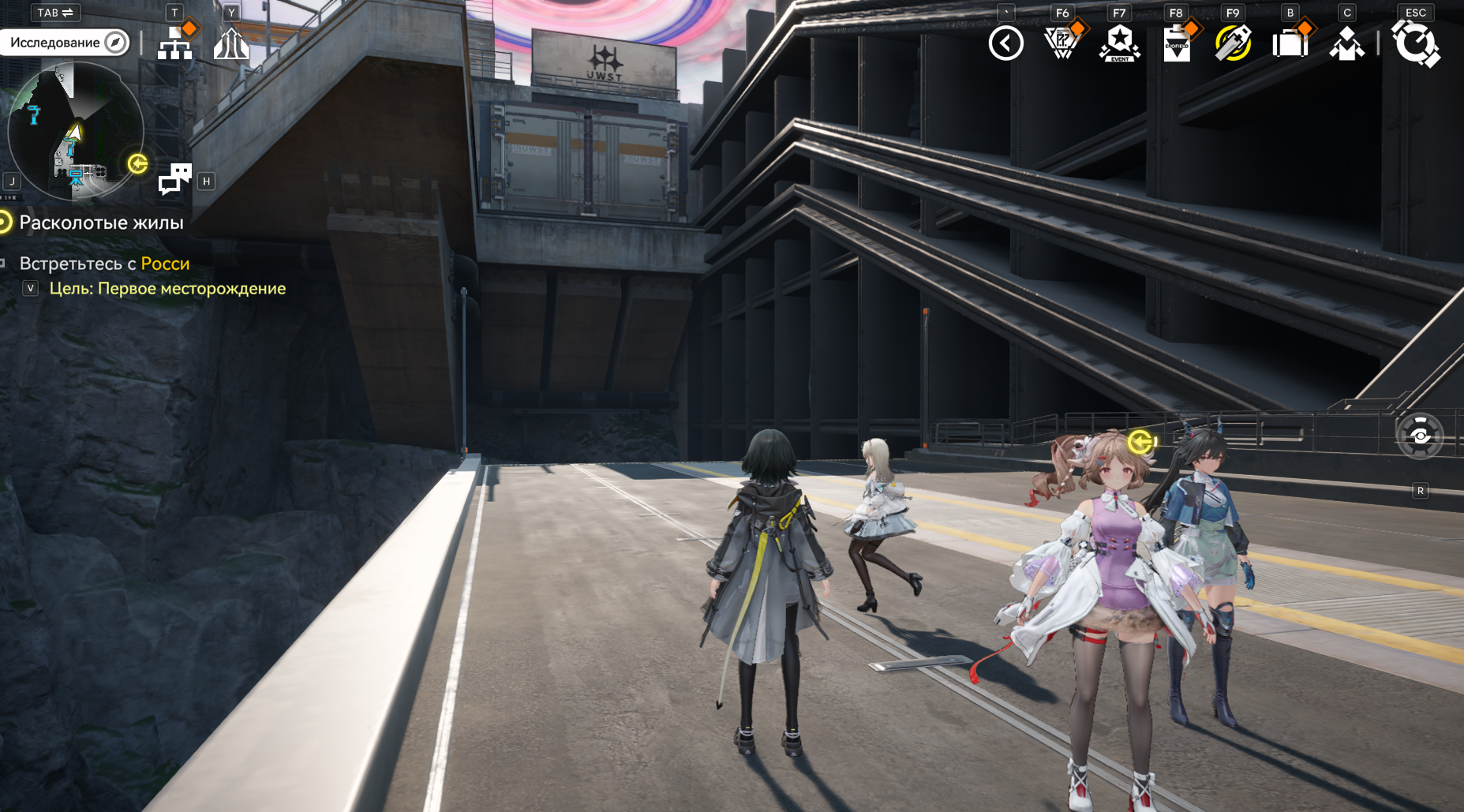Open the chat bubbles icon

[x=174, y=179]
